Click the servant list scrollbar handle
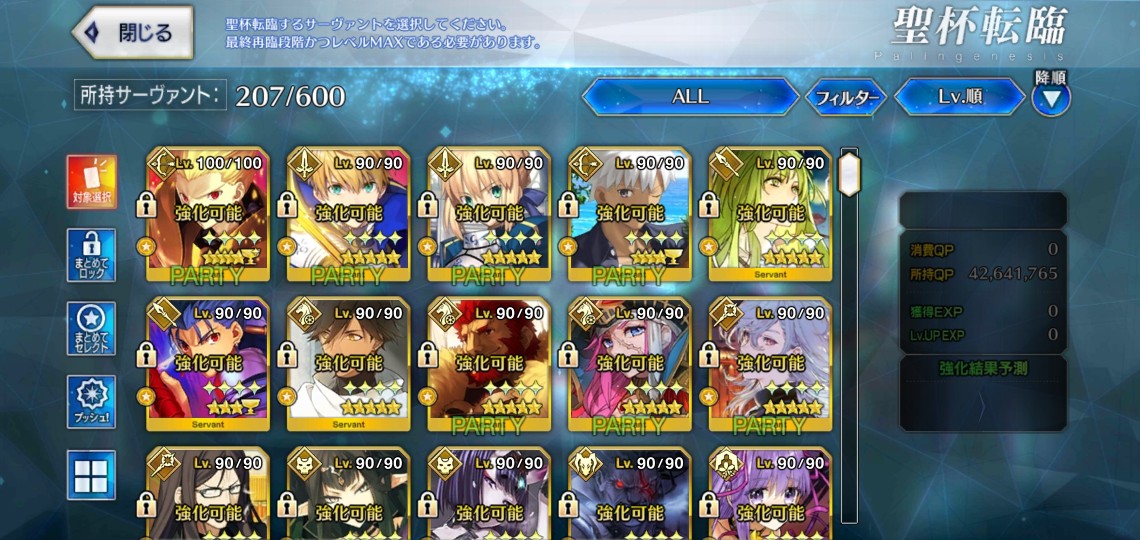 [850, 174]
